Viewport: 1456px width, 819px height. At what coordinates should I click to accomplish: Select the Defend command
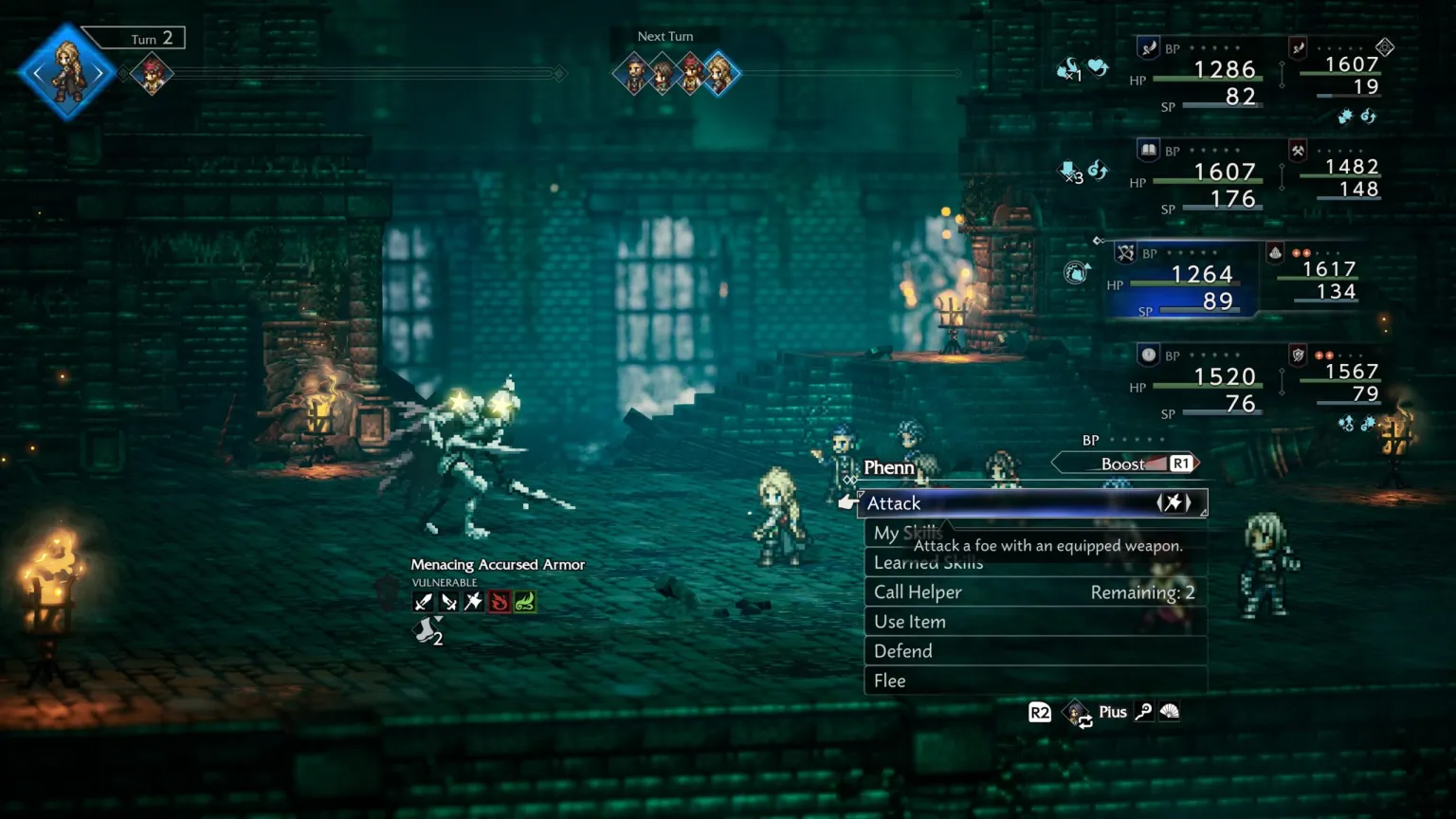(x=1035, y=651)
